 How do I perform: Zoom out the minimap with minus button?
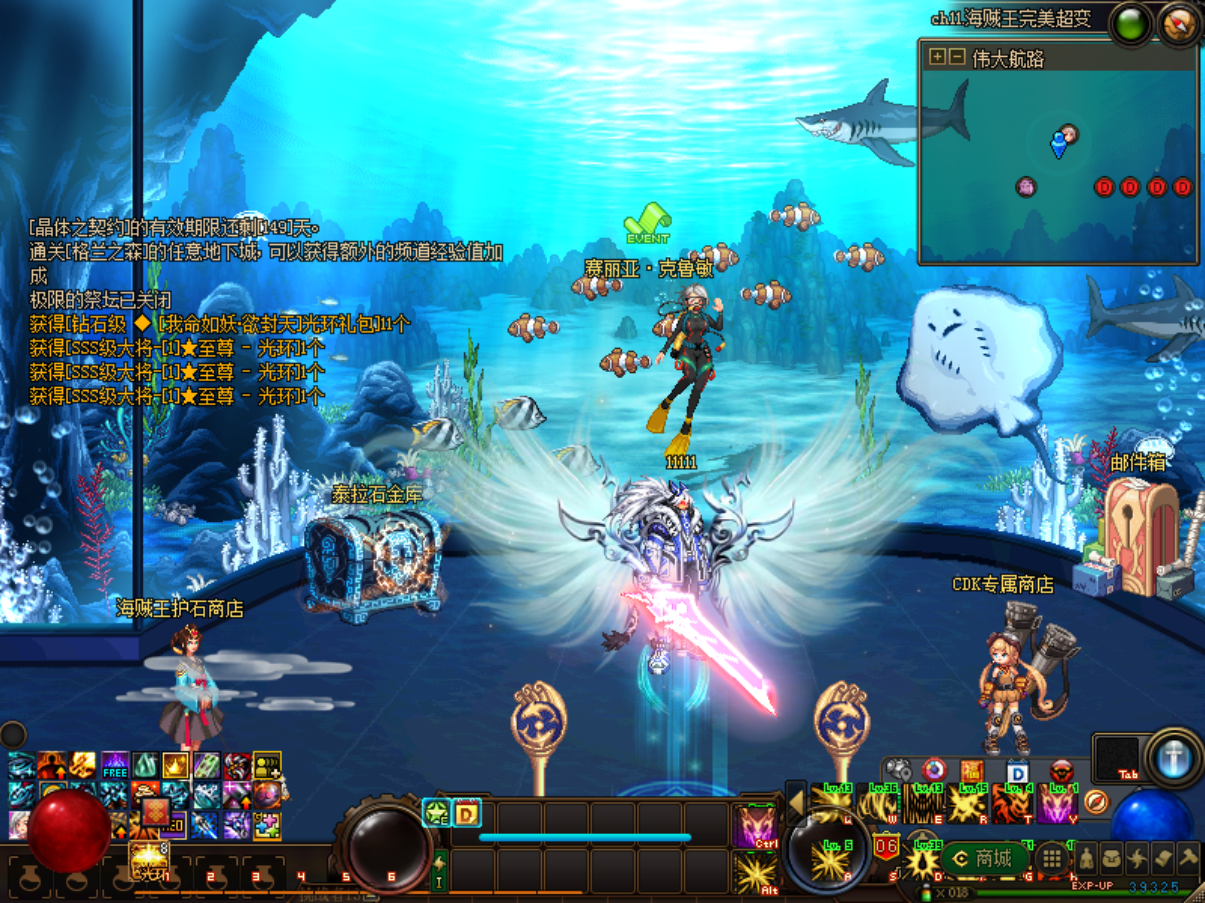pyautogui.click(x=956, y=57)
